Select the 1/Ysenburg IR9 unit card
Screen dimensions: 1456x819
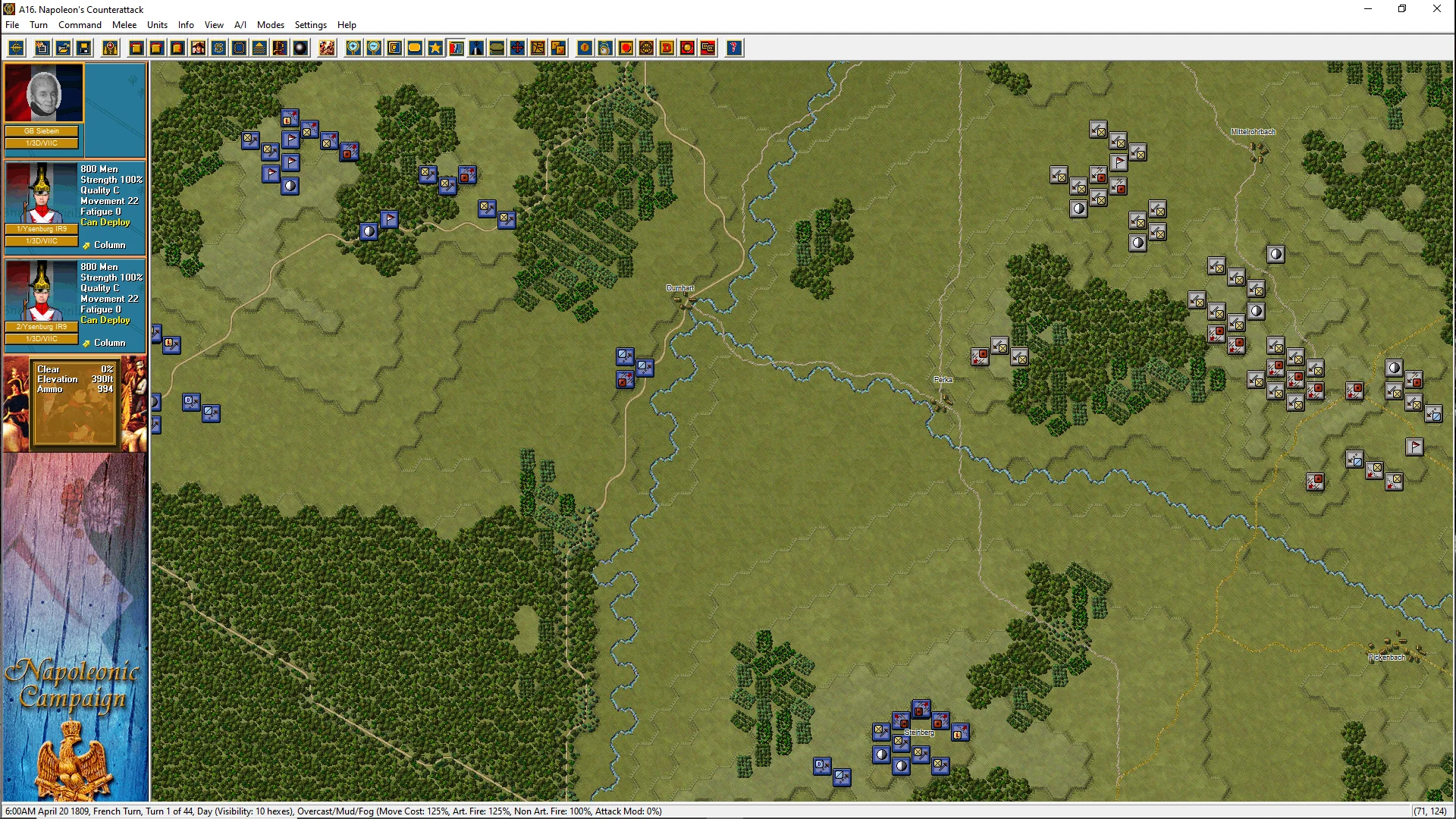point(74,207)
